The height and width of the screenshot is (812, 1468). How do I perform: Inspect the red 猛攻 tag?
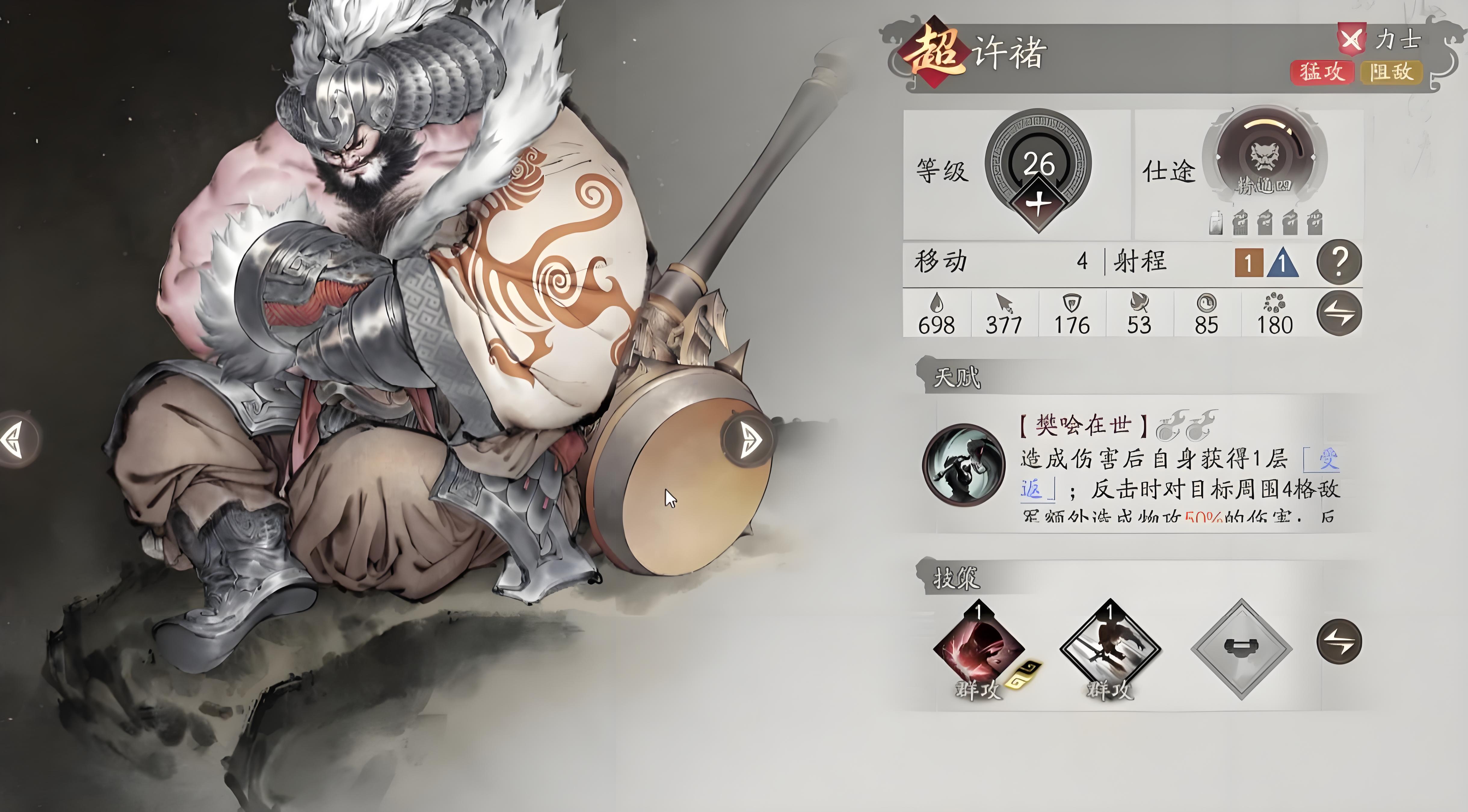coord(1322,72)
